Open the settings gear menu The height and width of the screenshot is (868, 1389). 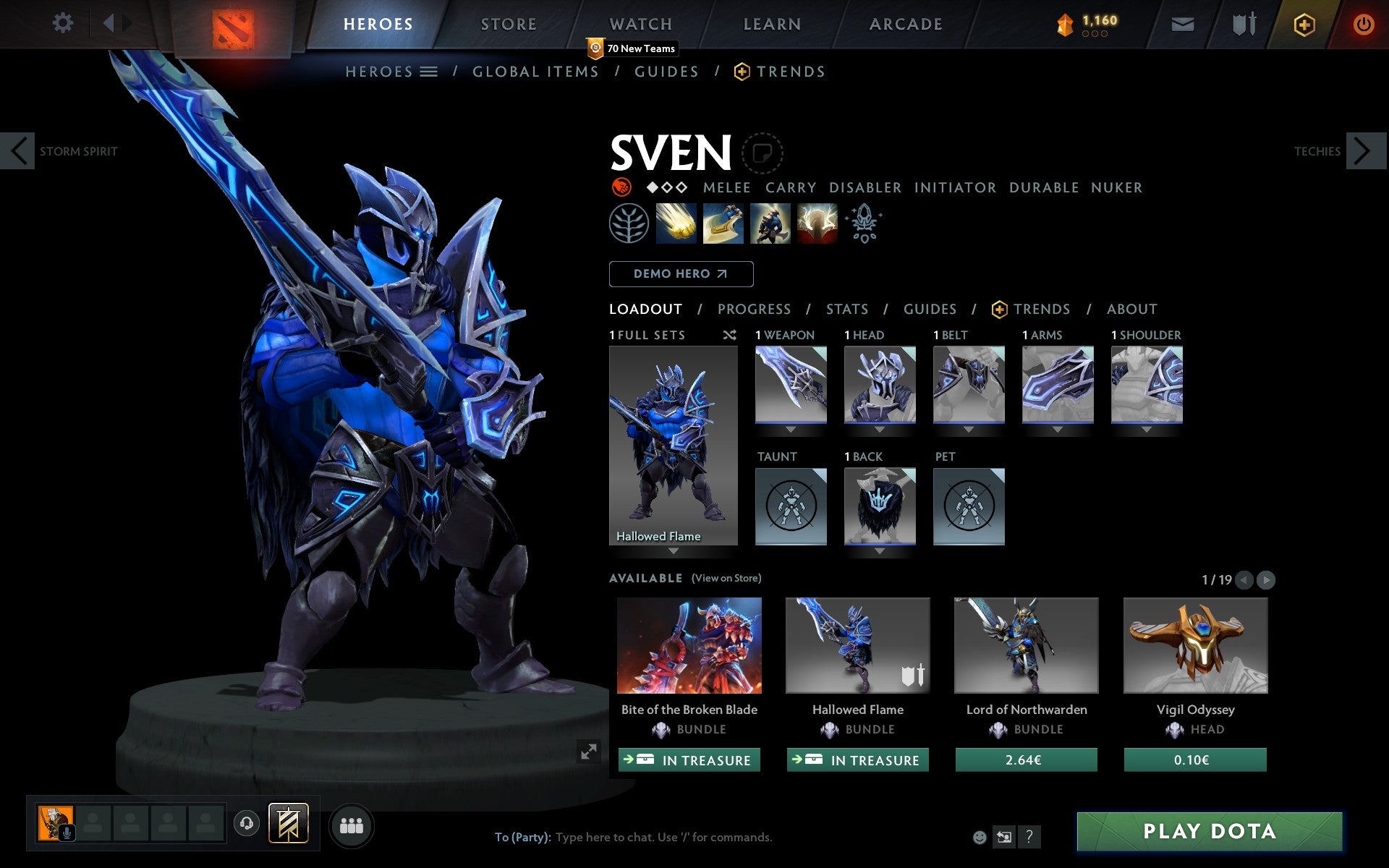[63, 23]
